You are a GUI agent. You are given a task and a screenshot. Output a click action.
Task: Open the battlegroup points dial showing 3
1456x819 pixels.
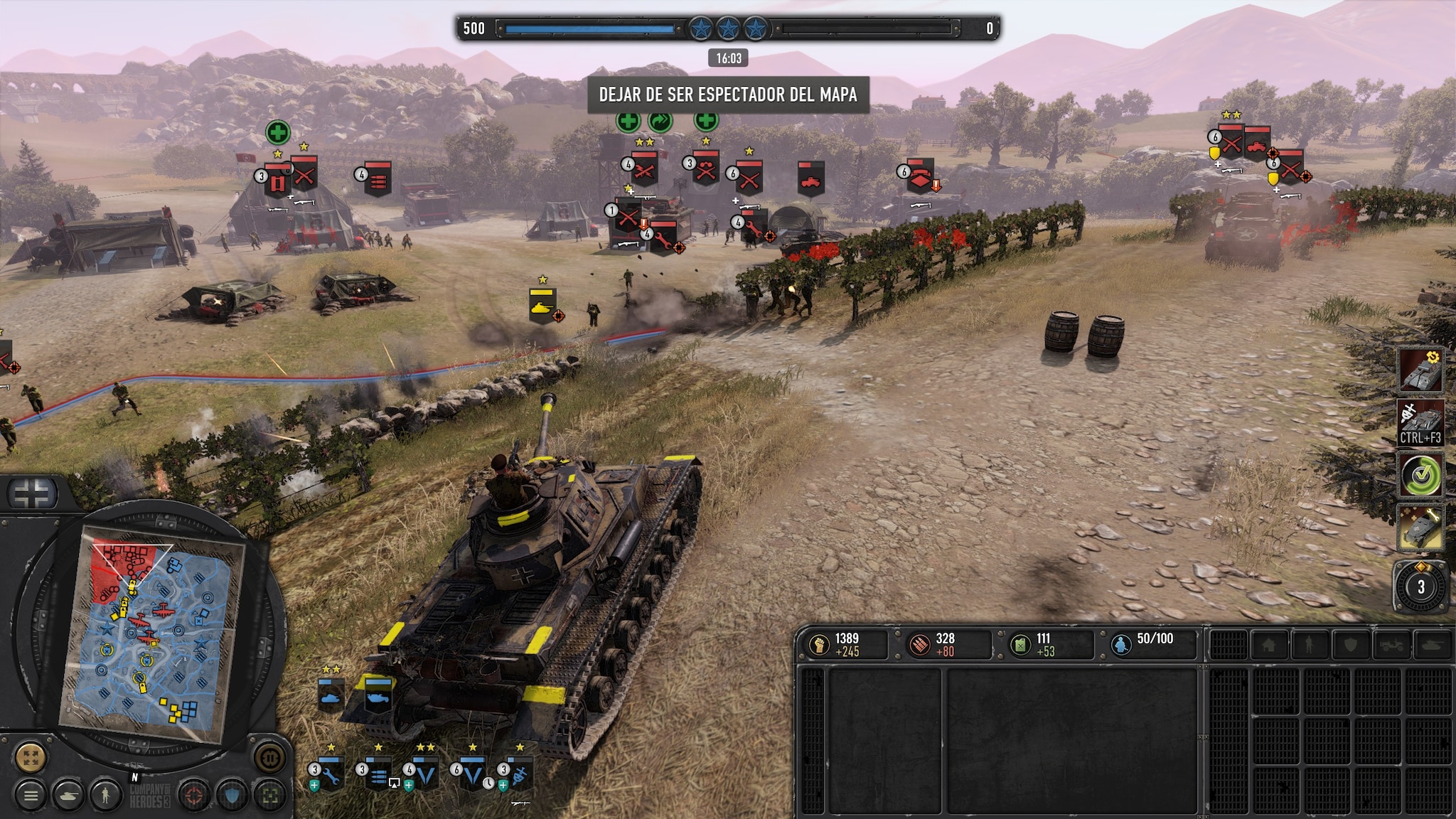tap(1420, 587)
